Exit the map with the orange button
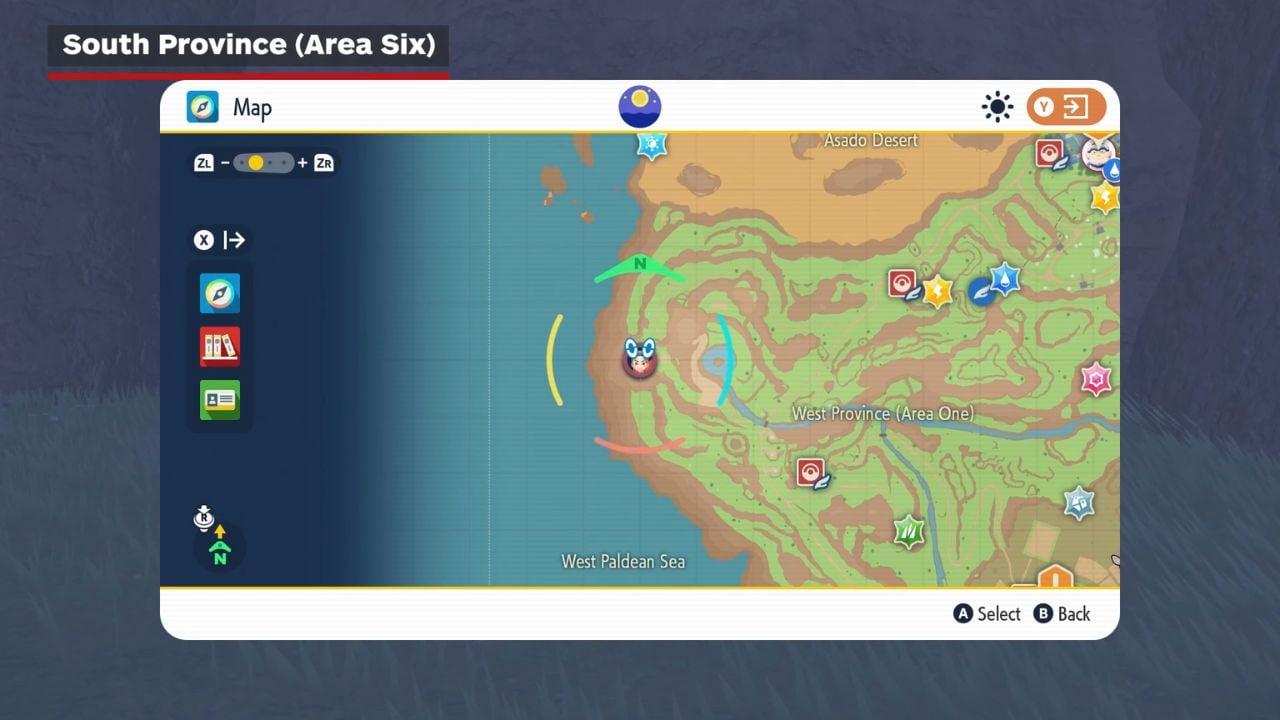This screenshot has width=1280, height=720. 1066,107
